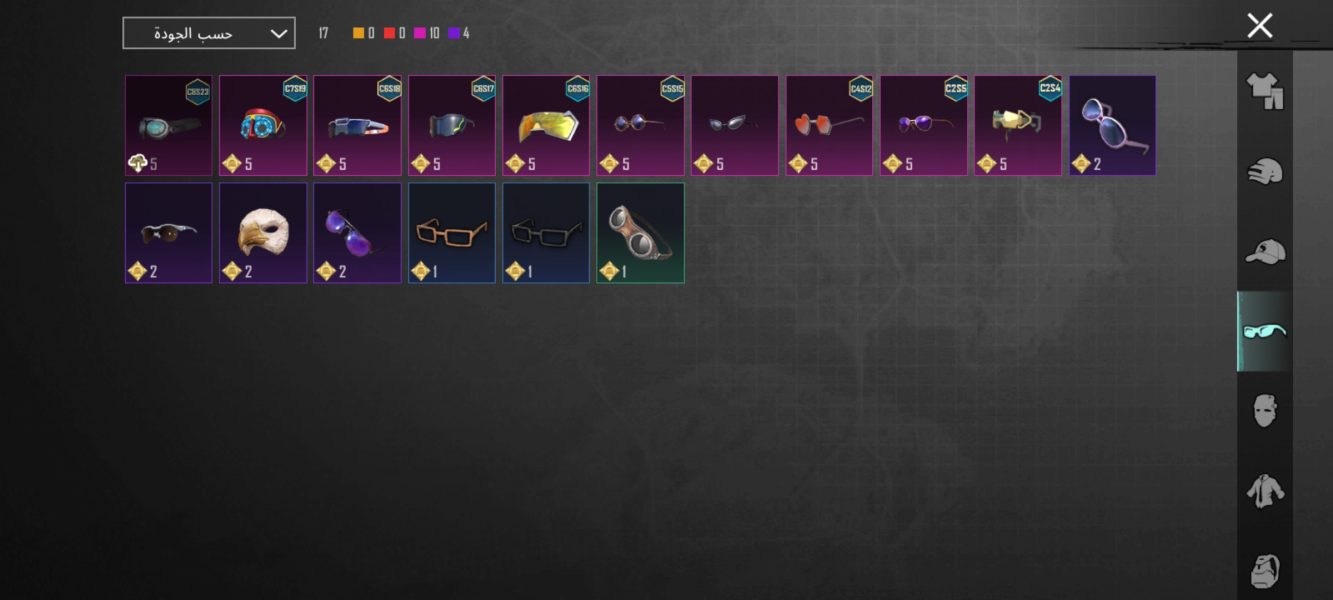
Task: Open the sort-by-quality dropdown
Action: pyautogui.click(x=209, y=33)
